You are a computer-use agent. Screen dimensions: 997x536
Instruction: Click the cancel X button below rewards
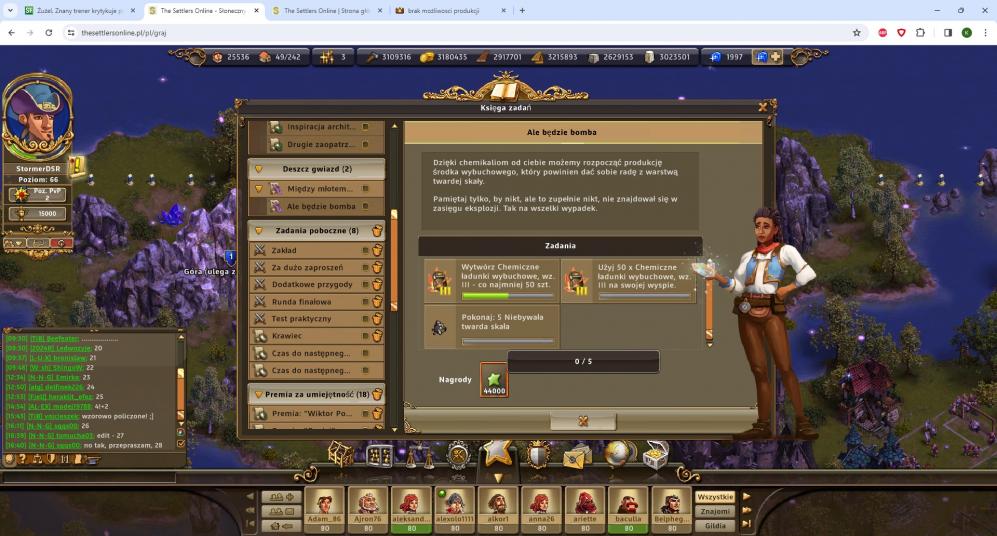pyautogui.click(x=583, y=422)
